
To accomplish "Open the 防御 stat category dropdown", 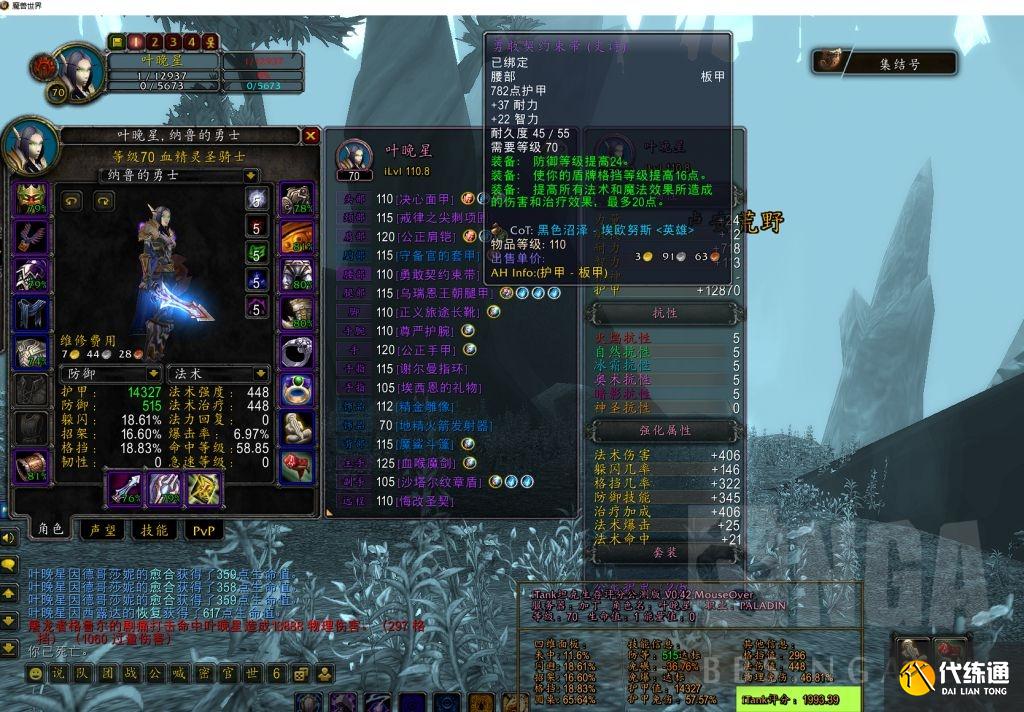I will [x=152, y=373].
